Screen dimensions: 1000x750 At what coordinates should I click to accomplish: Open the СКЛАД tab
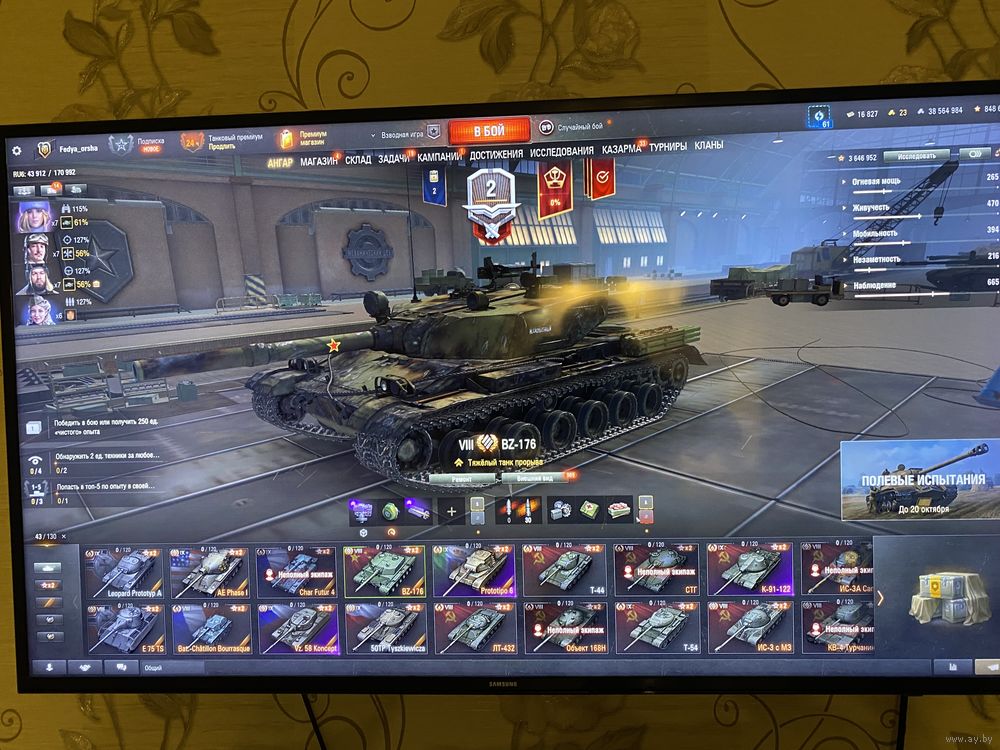tap(359, 159)
